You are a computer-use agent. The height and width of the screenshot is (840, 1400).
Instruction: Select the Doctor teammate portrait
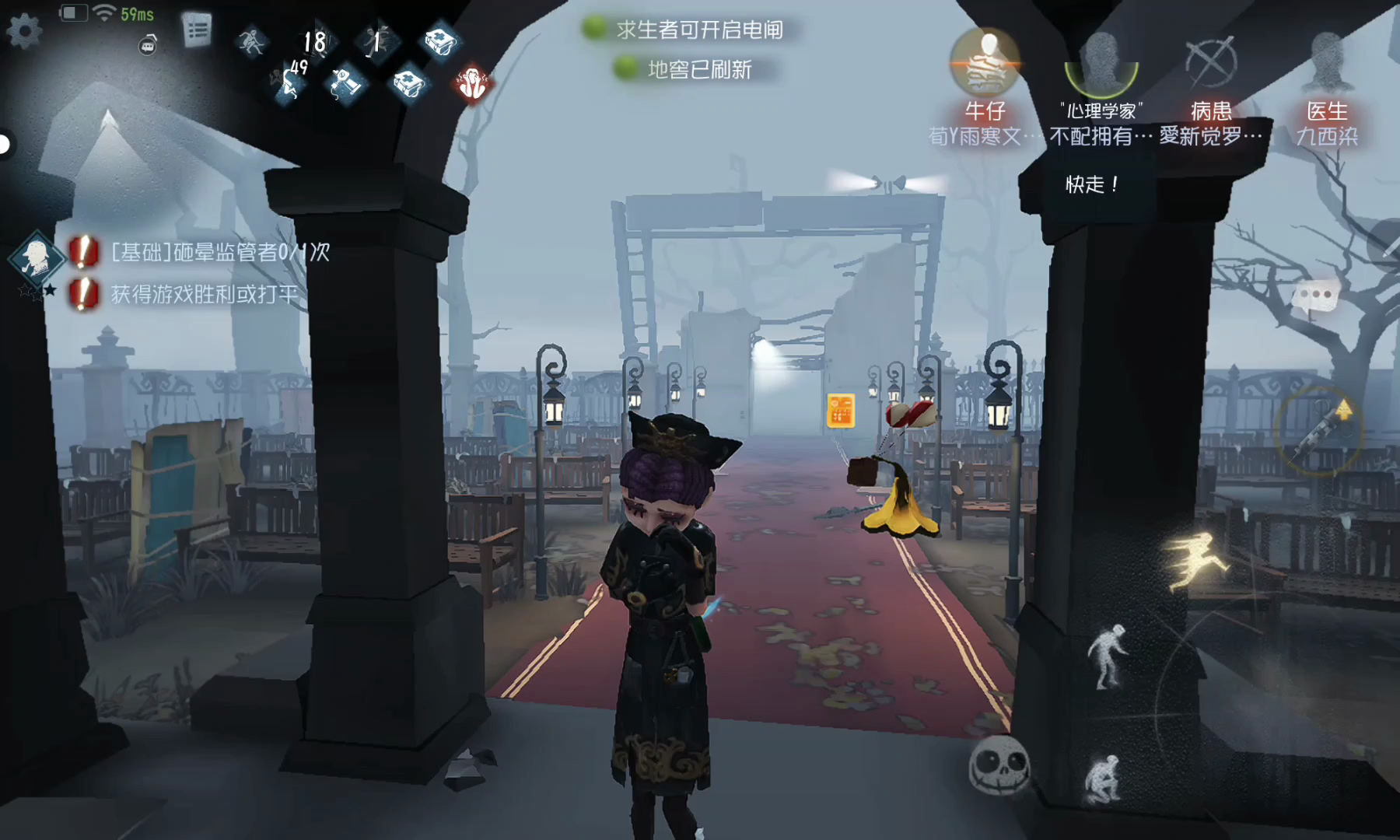pos(1327,62)
